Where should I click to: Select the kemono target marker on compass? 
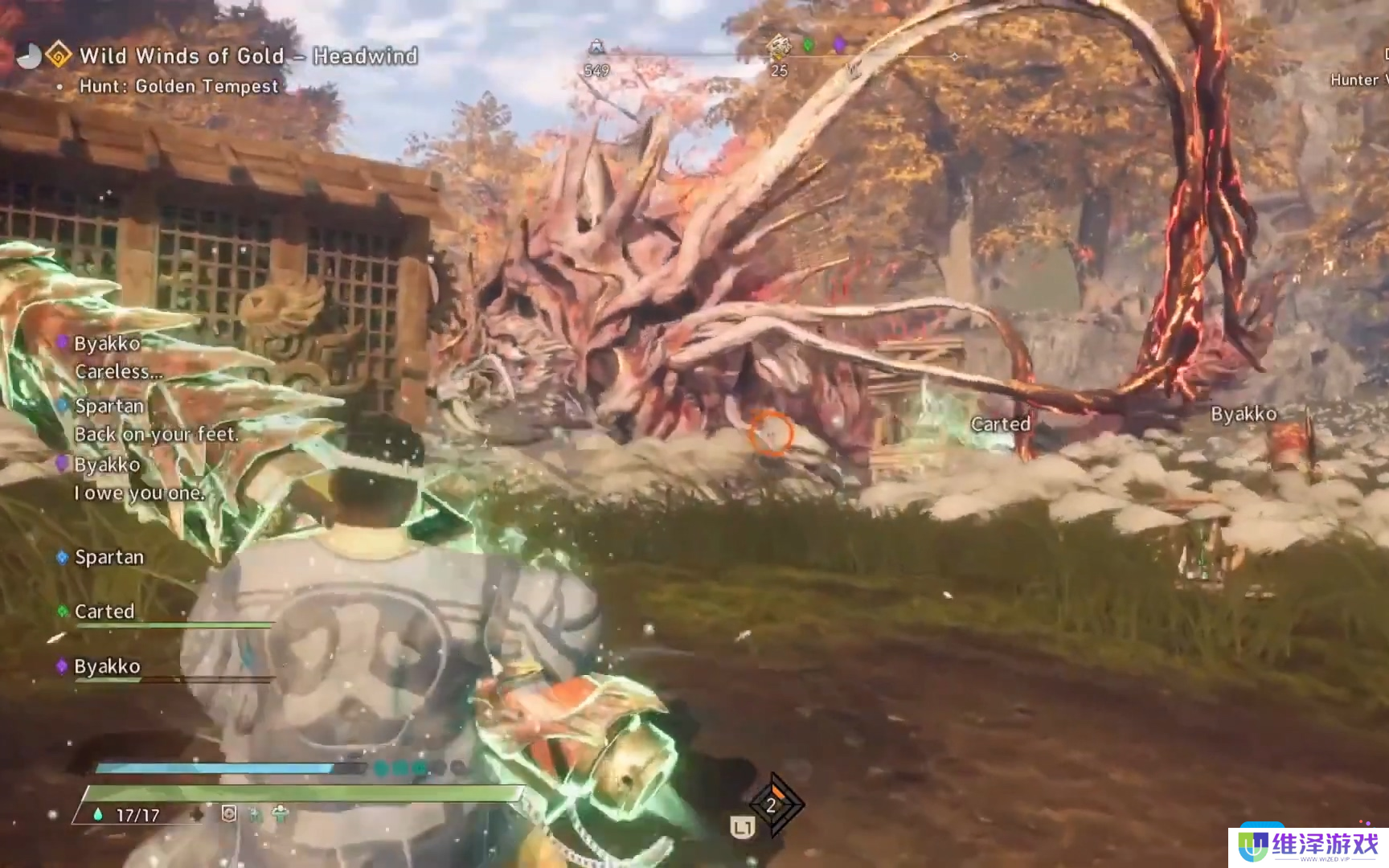778,47
